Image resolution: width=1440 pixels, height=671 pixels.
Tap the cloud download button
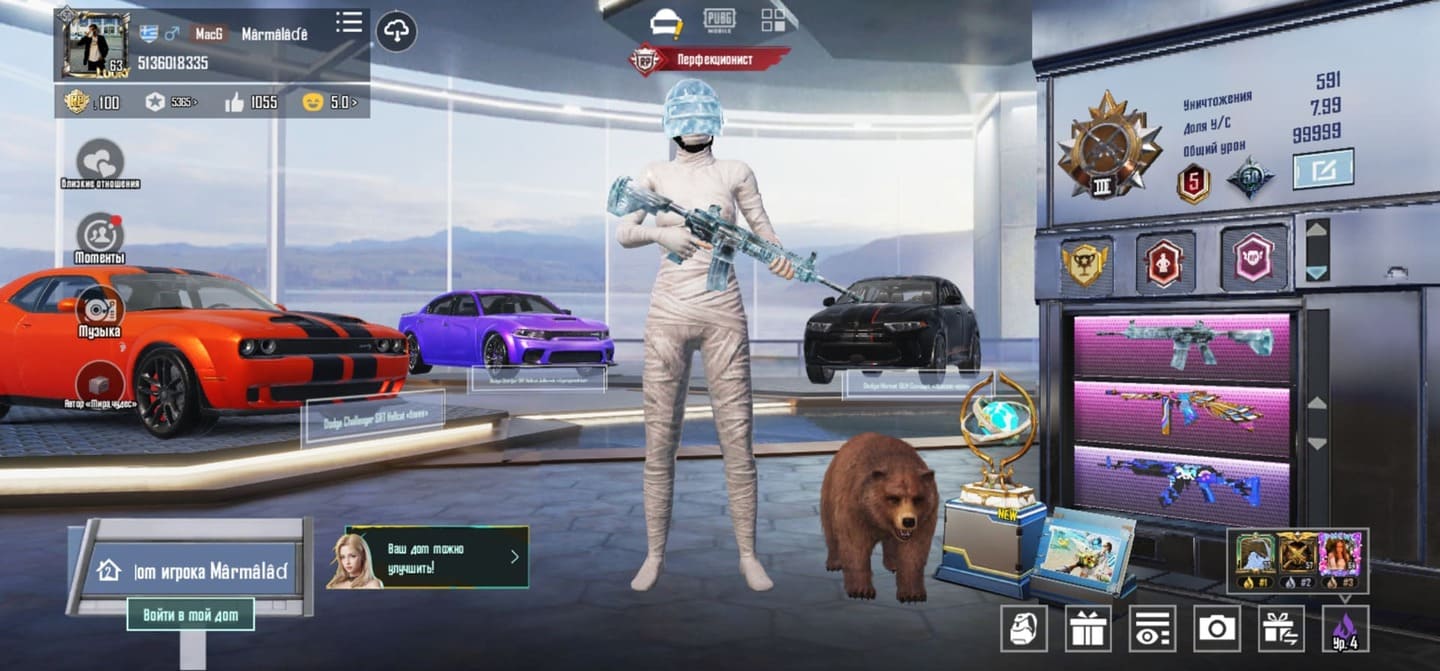[397, 31]
